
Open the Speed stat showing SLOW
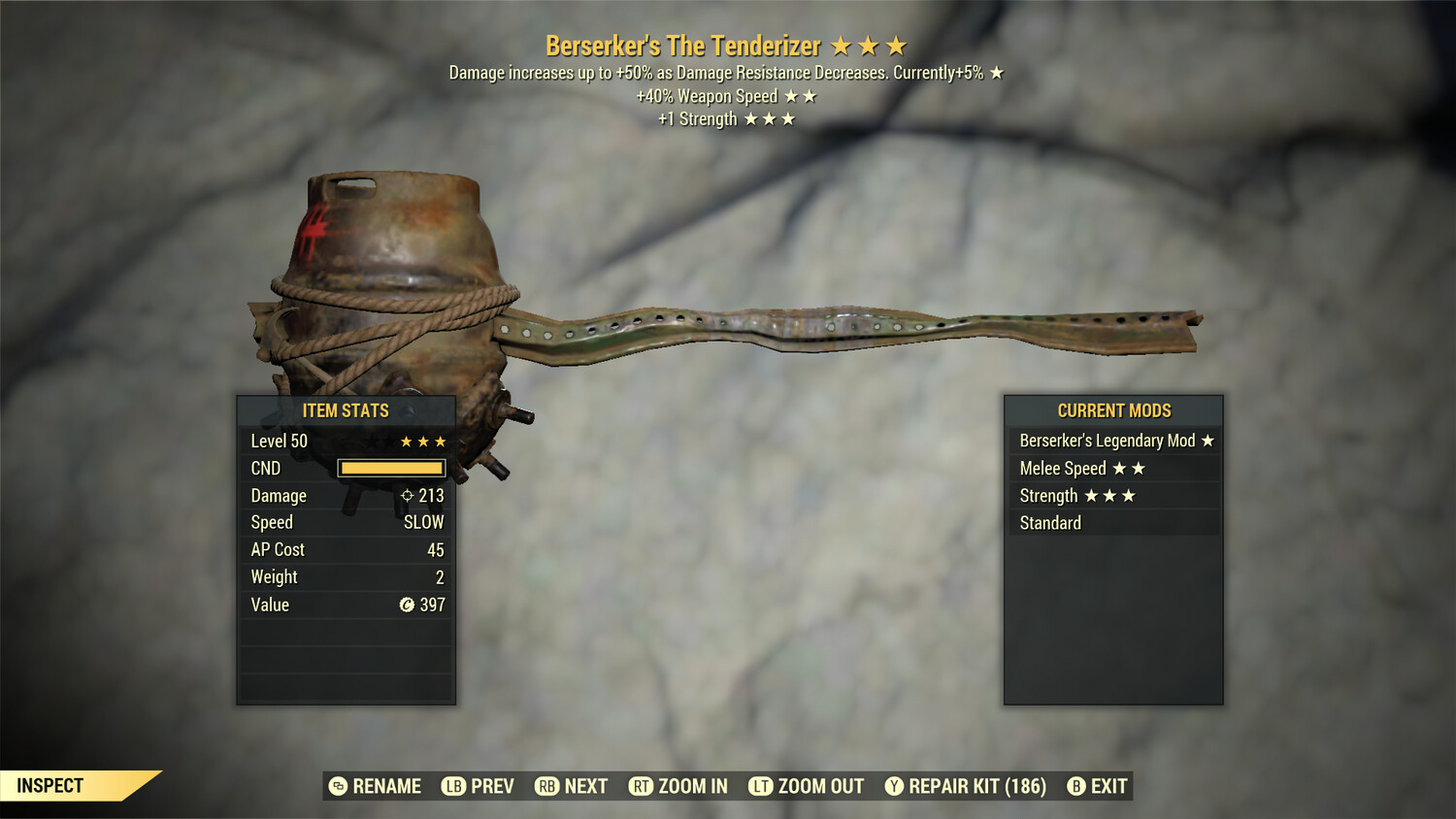[x=346, y=522]
